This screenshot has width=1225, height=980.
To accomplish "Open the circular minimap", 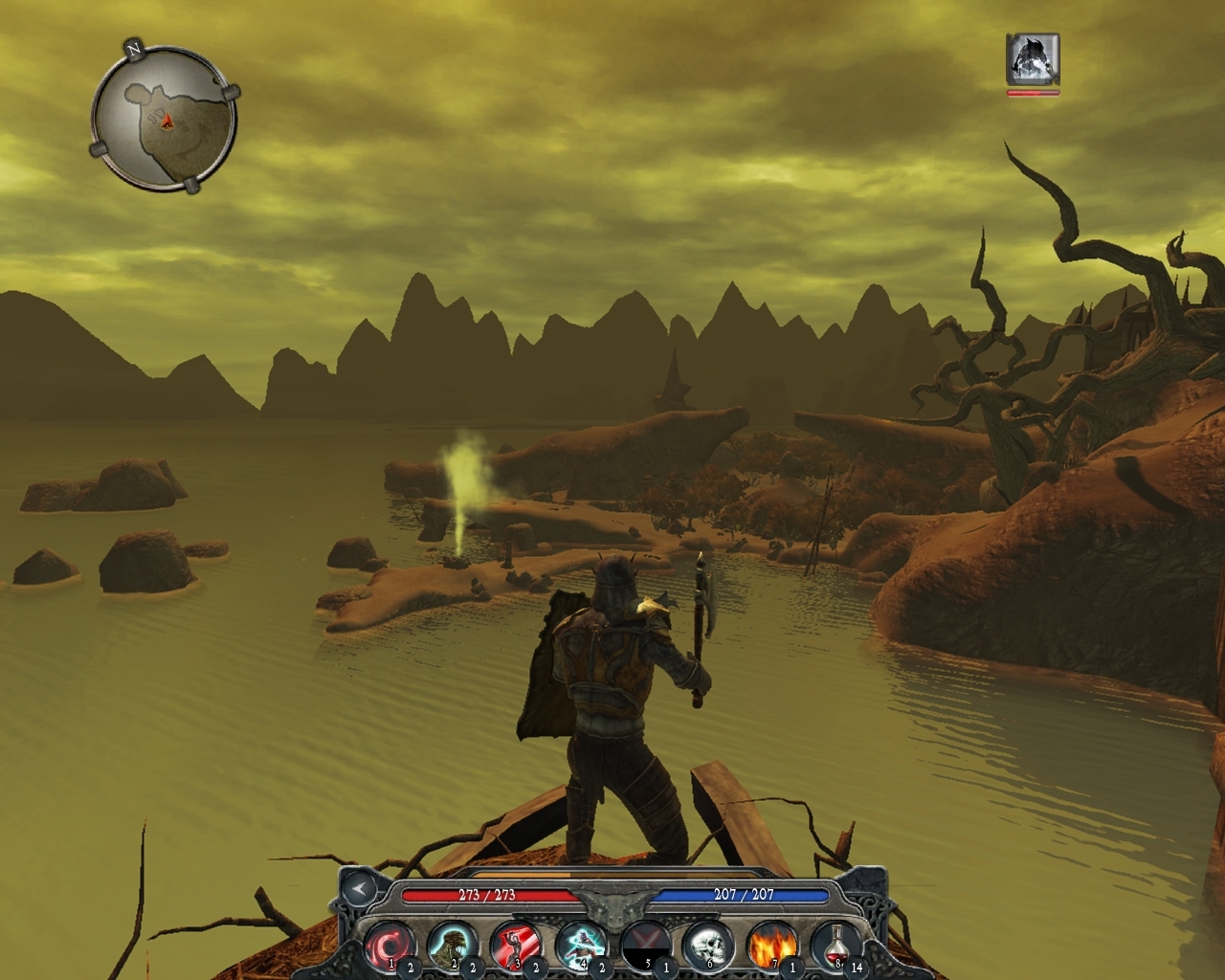I will 164,116.
